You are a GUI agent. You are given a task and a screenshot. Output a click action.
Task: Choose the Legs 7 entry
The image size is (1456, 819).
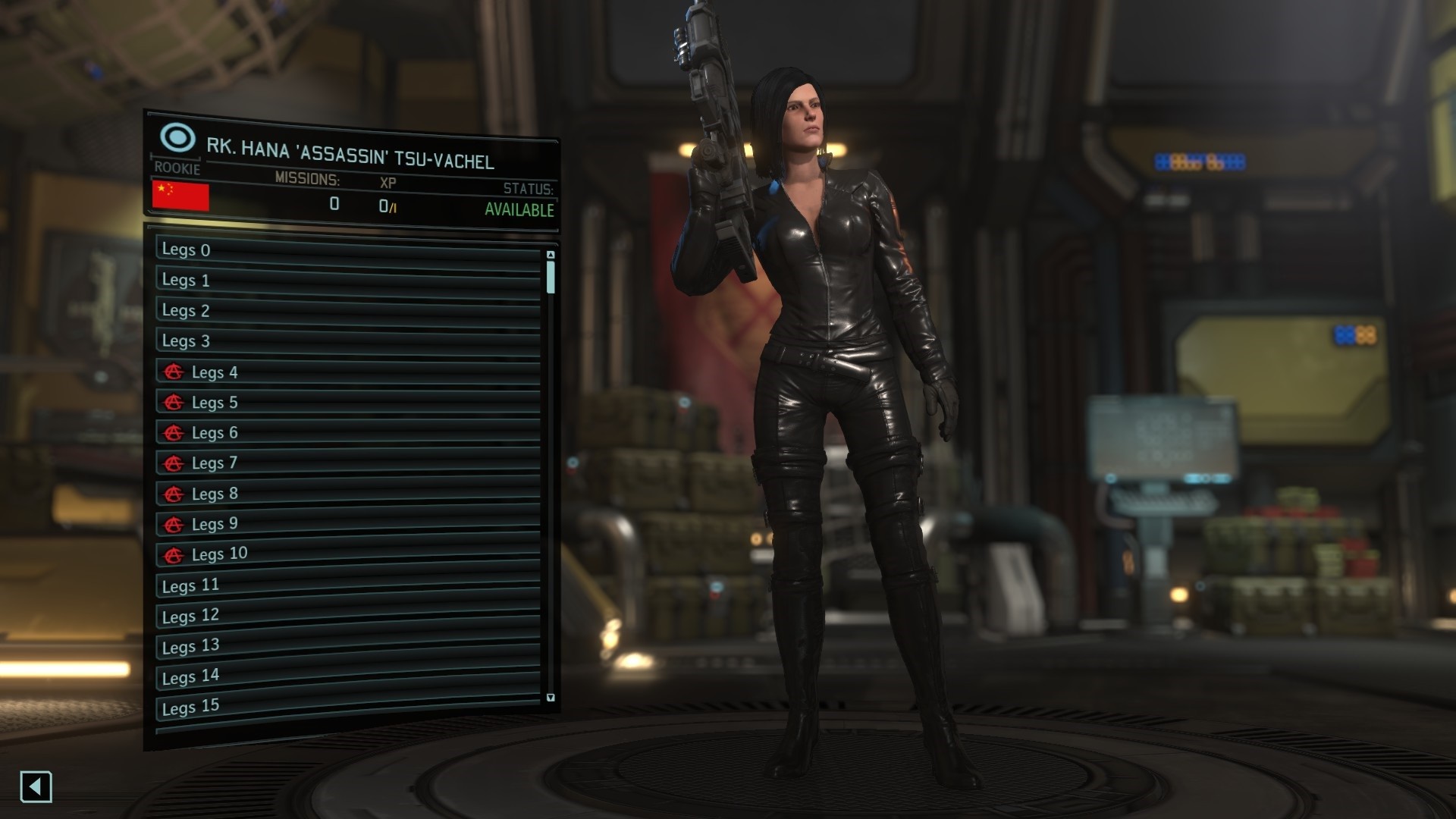[x=347, y=463]
